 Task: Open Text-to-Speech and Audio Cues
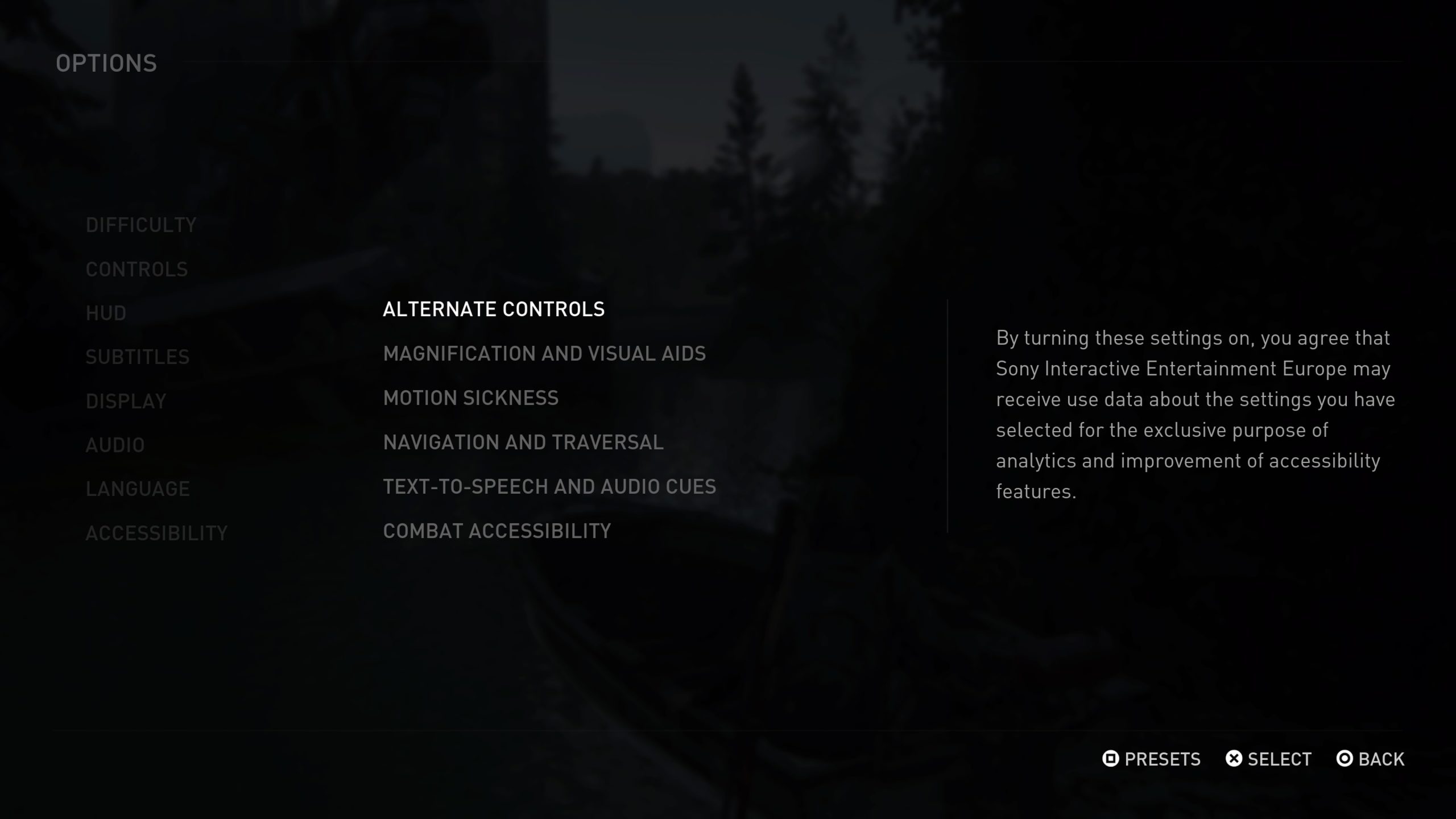[549, 487]
